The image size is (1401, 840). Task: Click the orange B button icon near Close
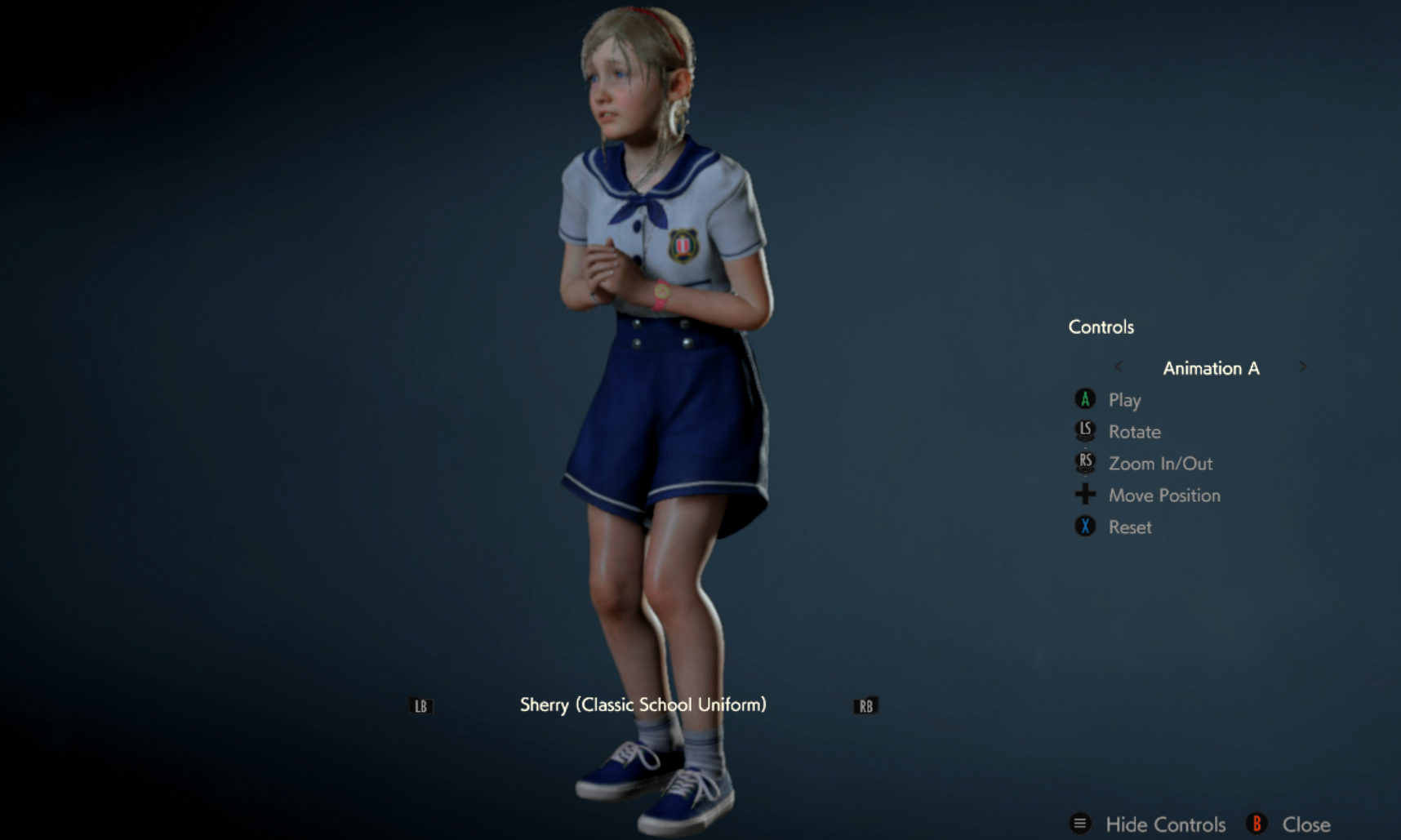point(1257,824)
